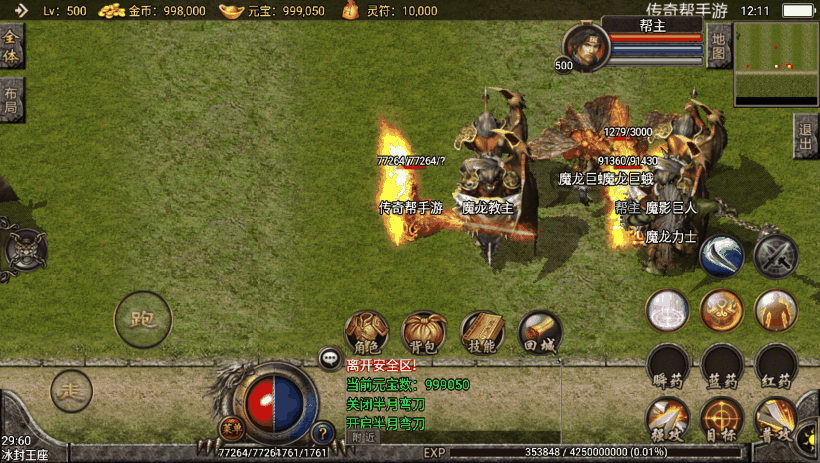
Task: Use the 红药 red potion slot
Action: [x=776, y=366]
